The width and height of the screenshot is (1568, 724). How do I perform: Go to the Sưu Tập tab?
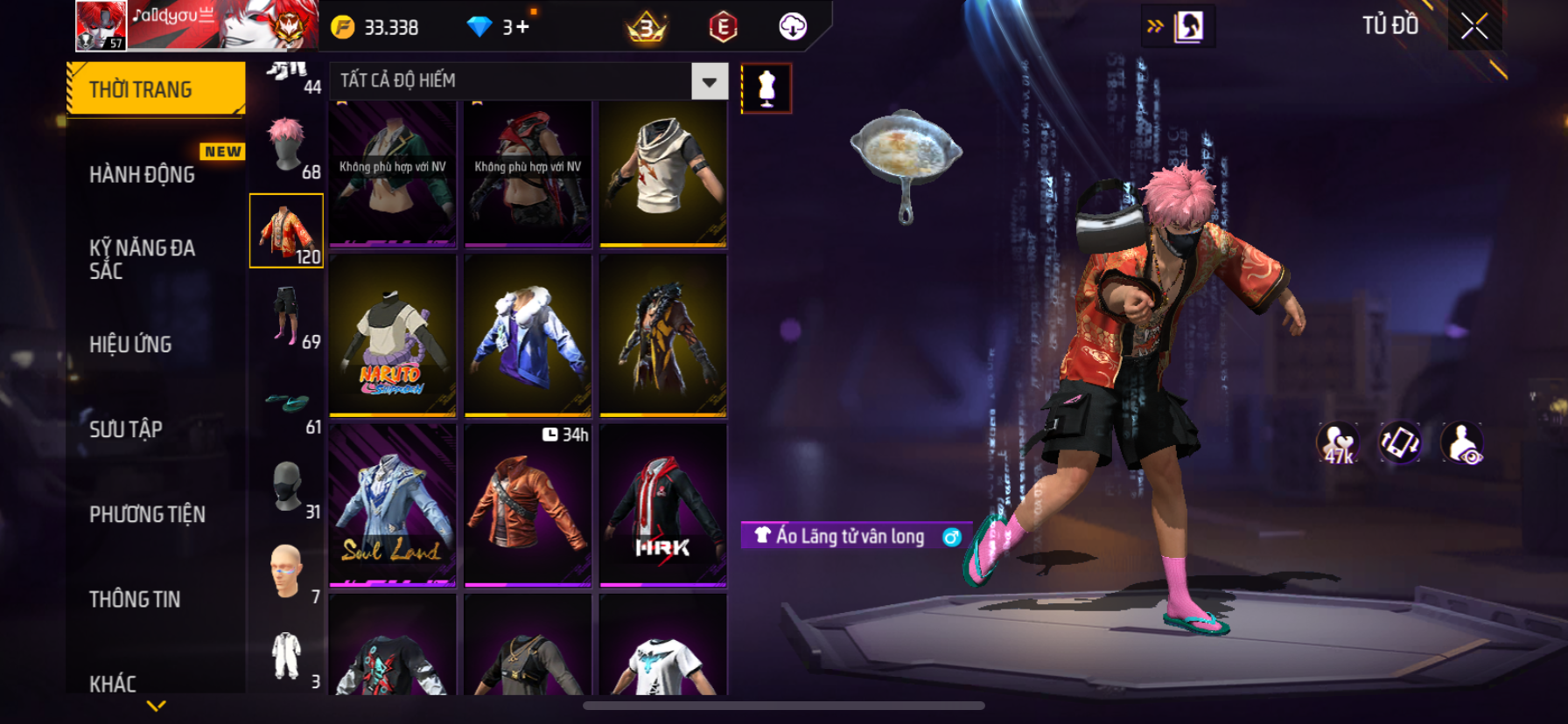click(126, 428)
